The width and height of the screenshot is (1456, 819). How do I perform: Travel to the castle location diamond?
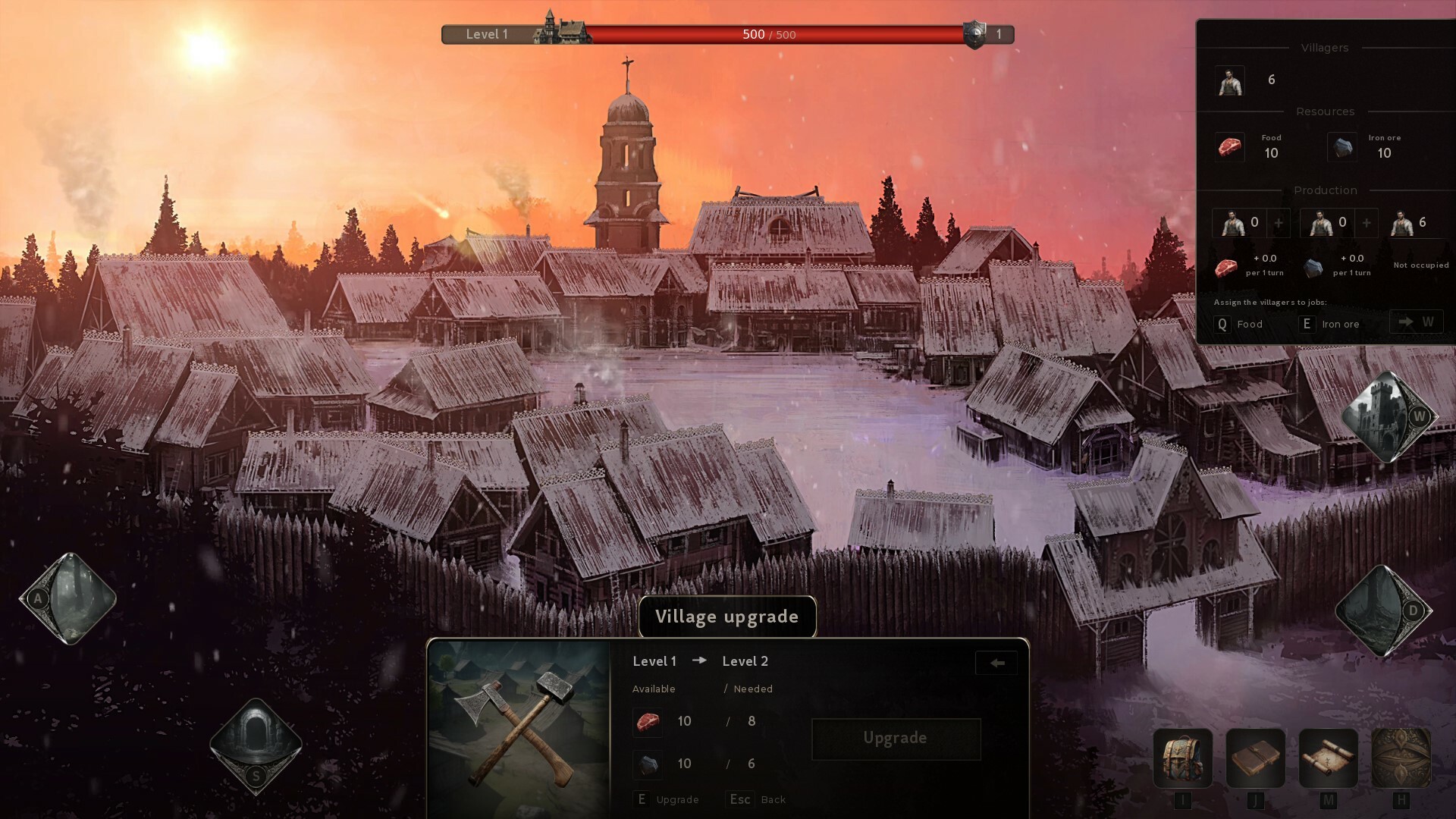1389,417
